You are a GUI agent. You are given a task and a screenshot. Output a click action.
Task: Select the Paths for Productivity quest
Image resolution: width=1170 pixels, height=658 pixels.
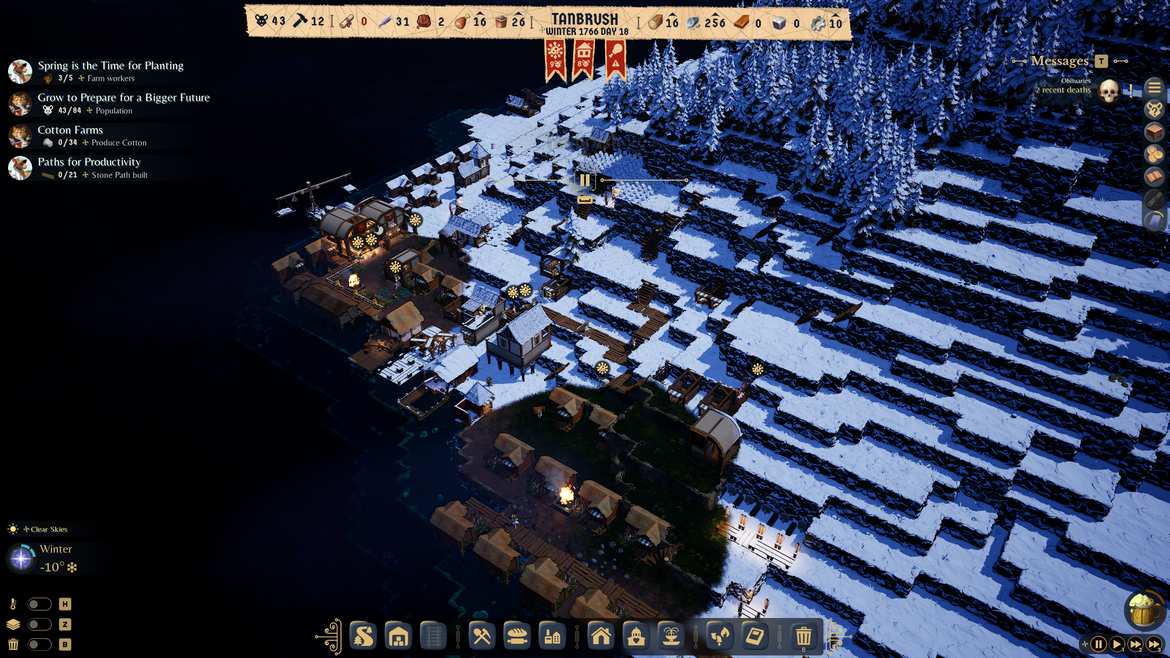point(89,162)
